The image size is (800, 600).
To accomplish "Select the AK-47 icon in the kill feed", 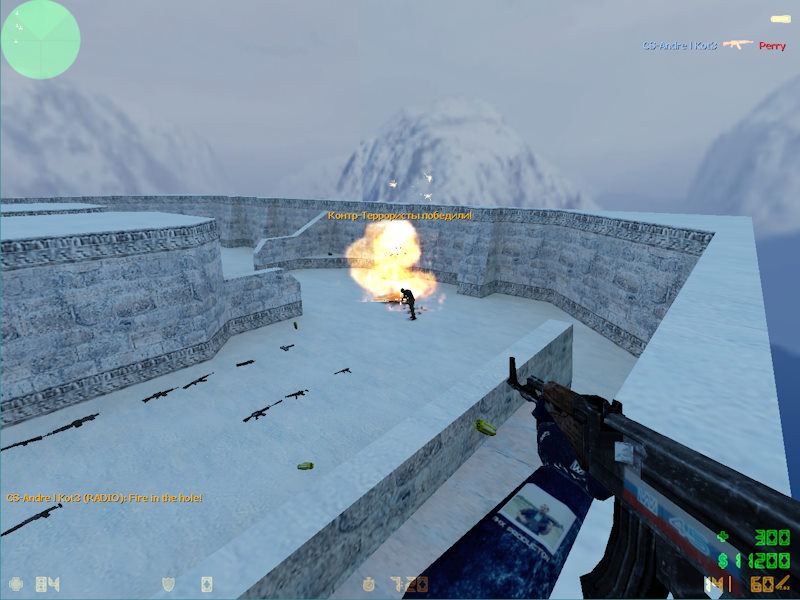I will 737,45.
